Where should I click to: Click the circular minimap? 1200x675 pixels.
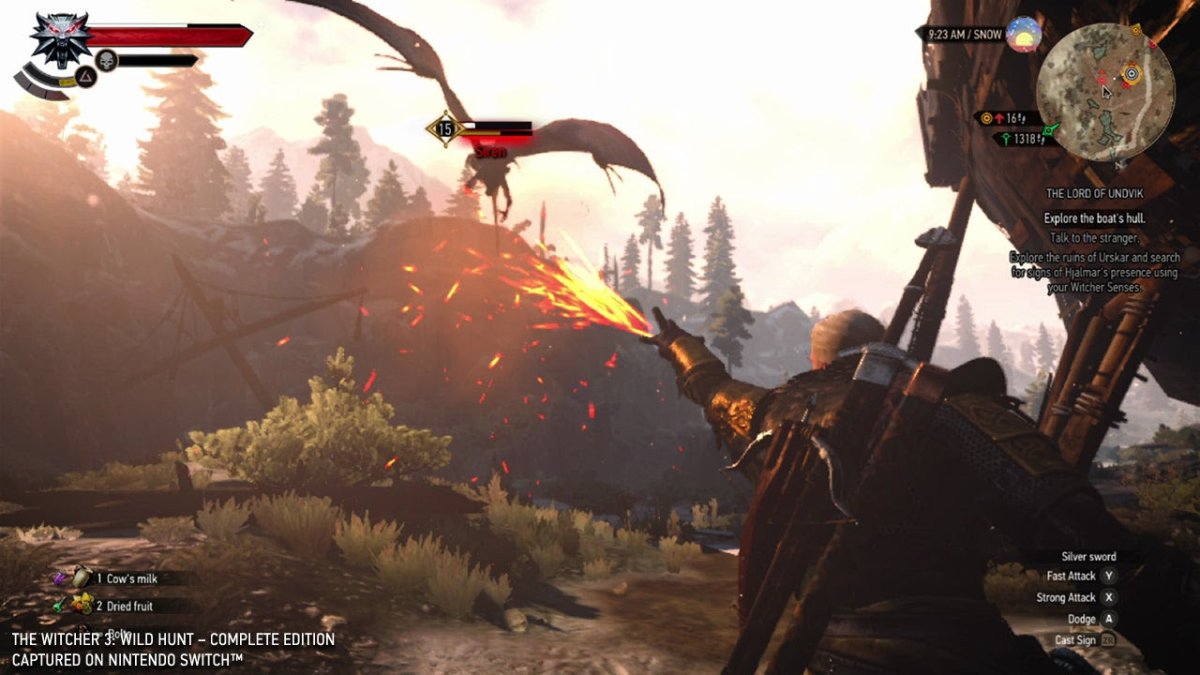(x=1104, y=92)
